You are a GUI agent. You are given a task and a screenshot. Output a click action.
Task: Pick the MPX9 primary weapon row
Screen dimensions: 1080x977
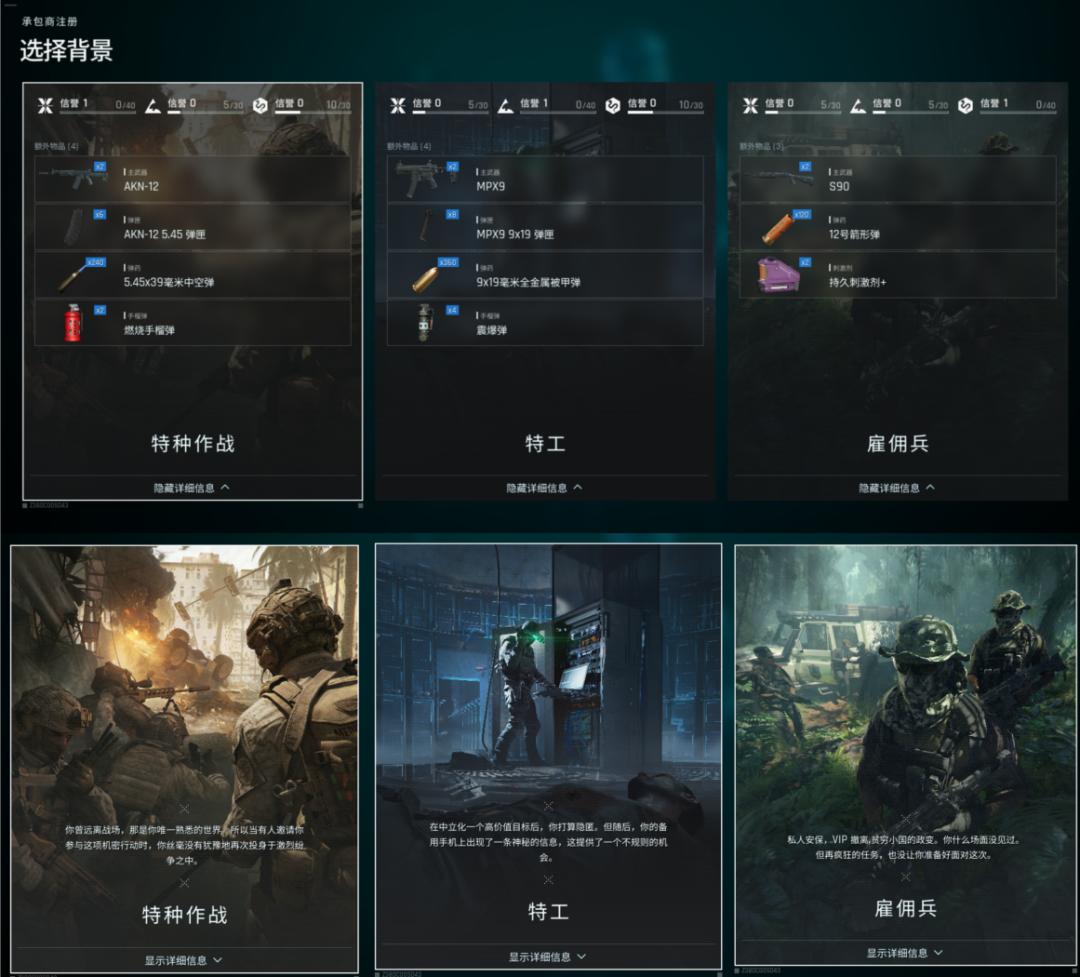coord(545,179)
